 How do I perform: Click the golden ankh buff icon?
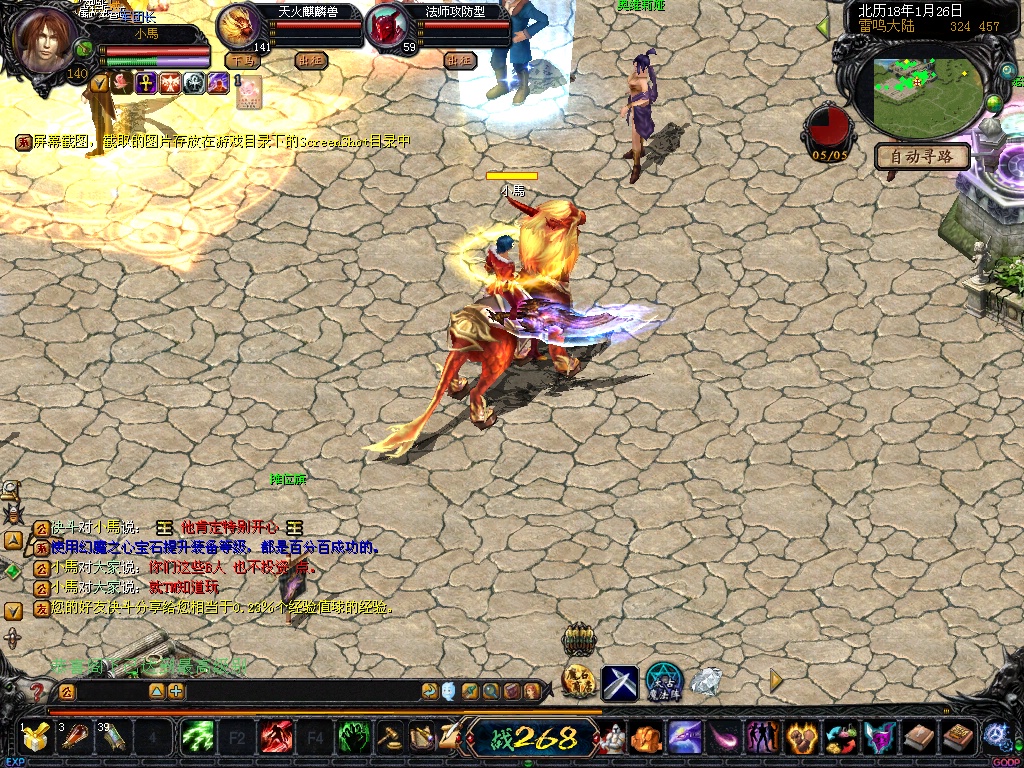pyautogui.click(x=146, y=83)
